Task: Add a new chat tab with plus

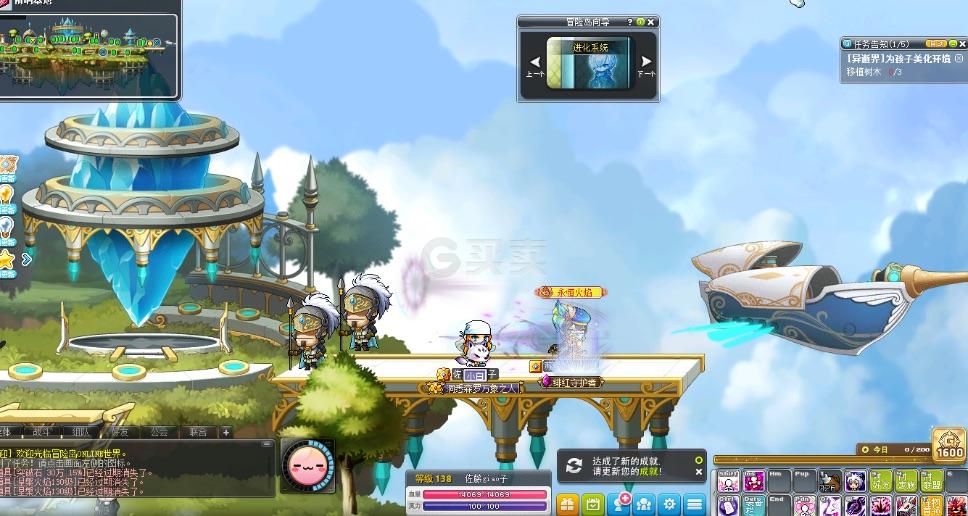Action: pyautogui.click(x=226, y=433)
